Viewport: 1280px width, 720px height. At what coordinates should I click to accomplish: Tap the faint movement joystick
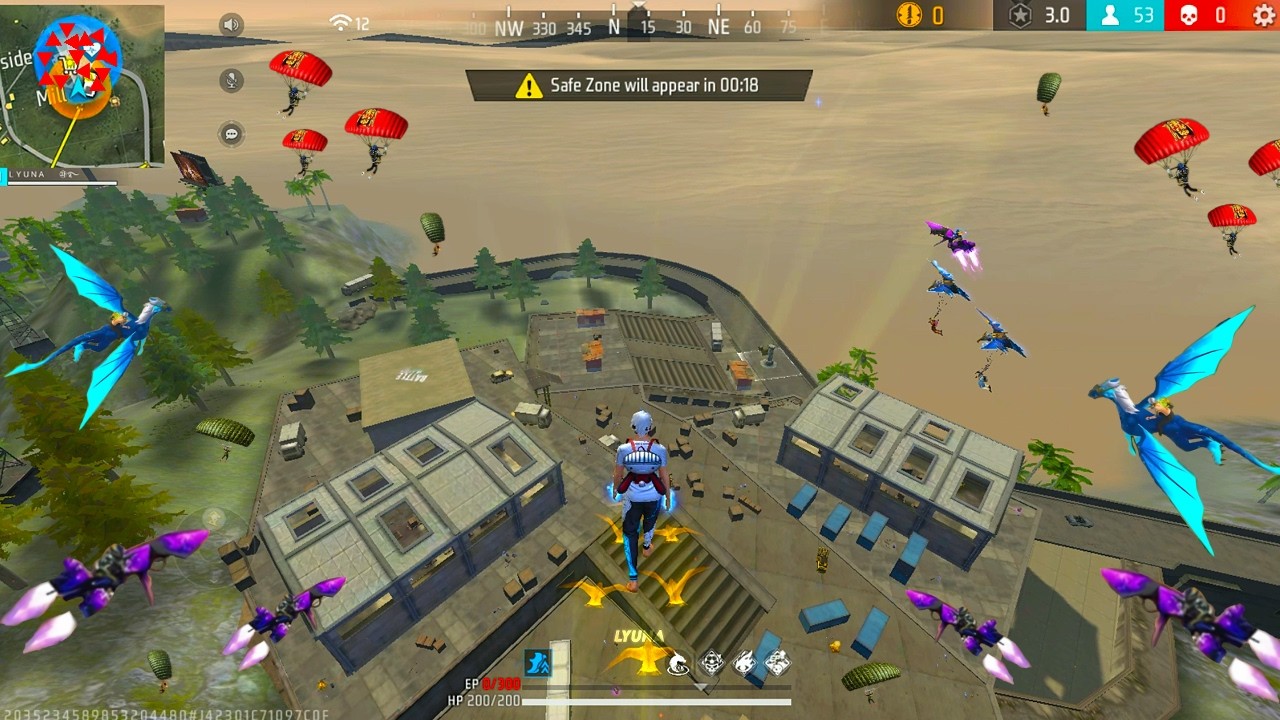213,518
